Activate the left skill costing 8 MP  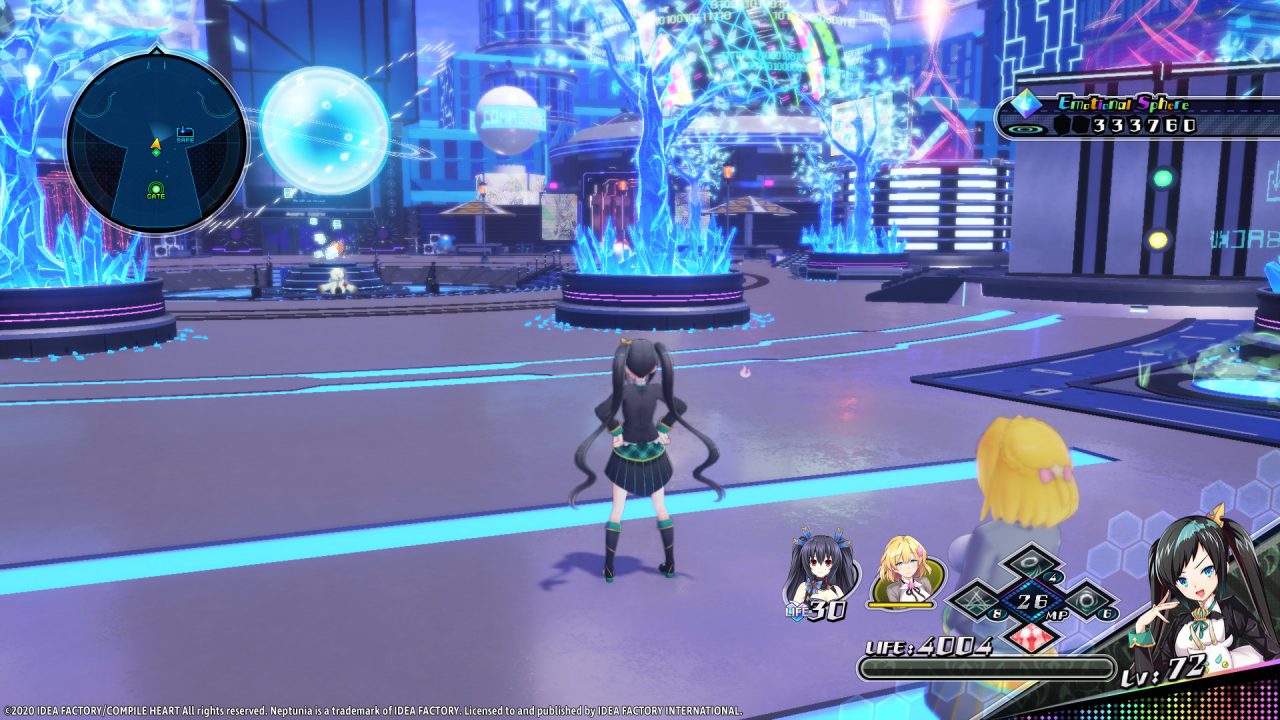(978, 602)
